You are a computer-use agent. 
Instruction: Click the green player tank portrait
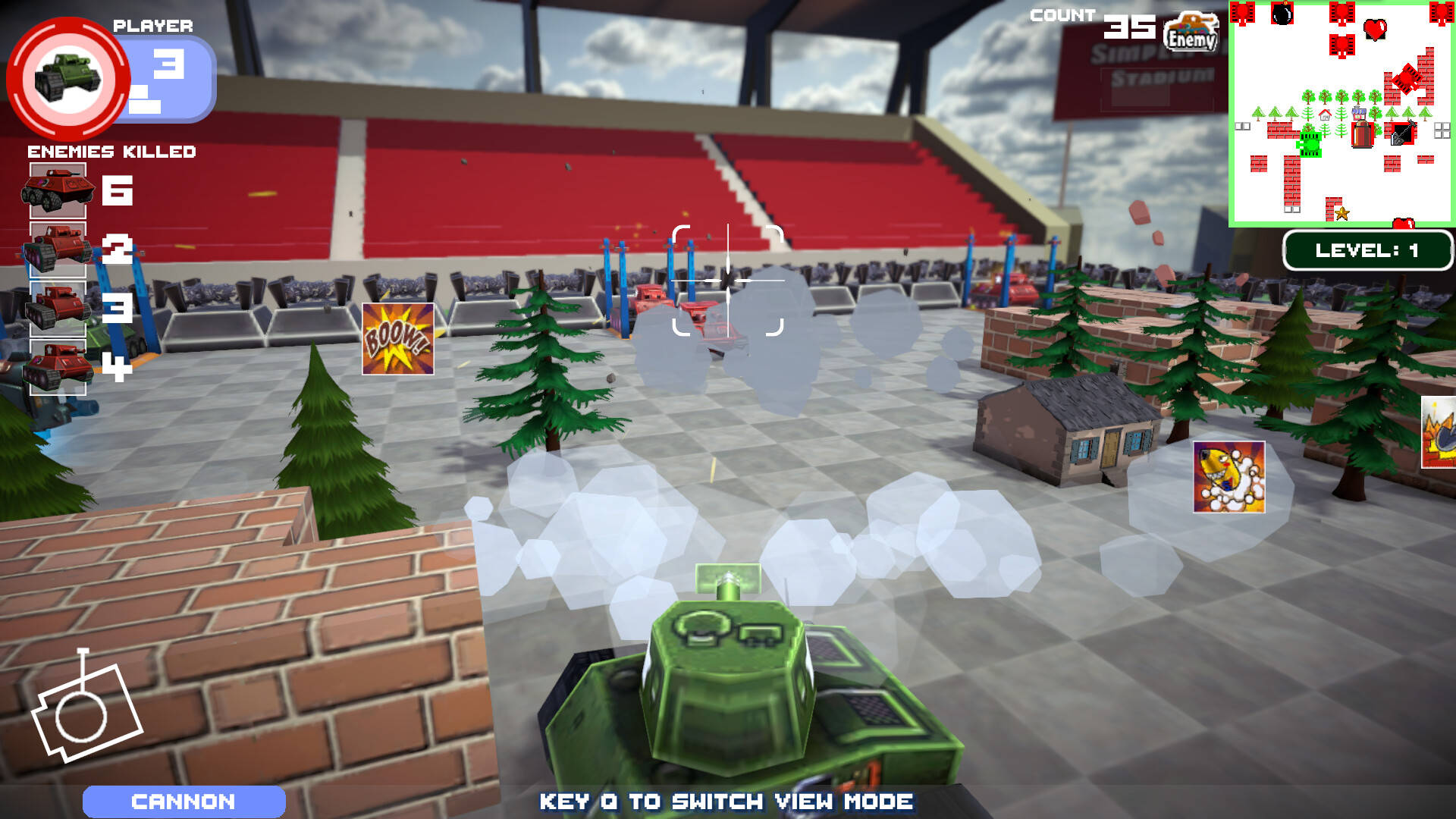point(68,77)
